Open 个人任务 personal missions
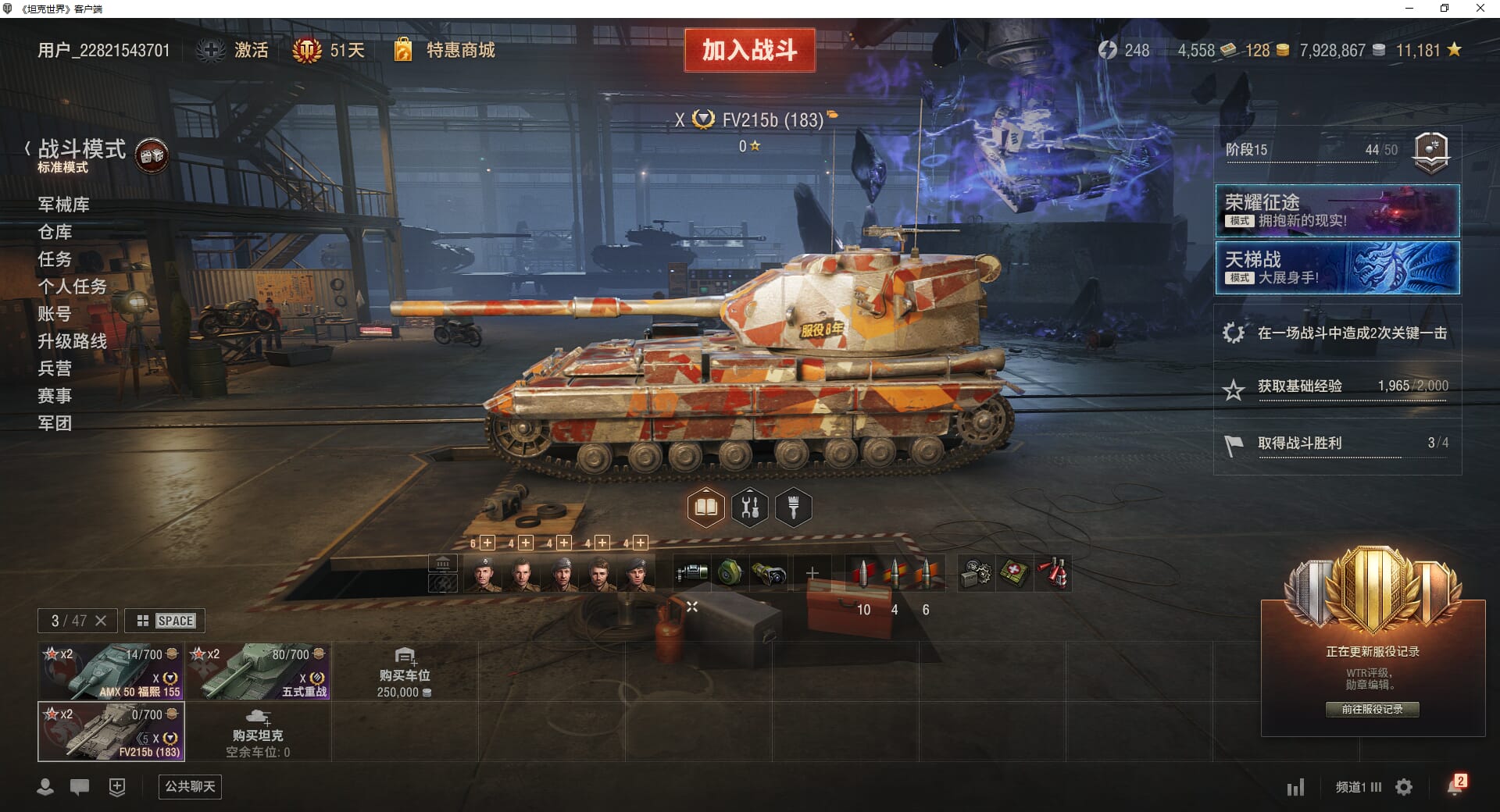 tap(72, 287)
